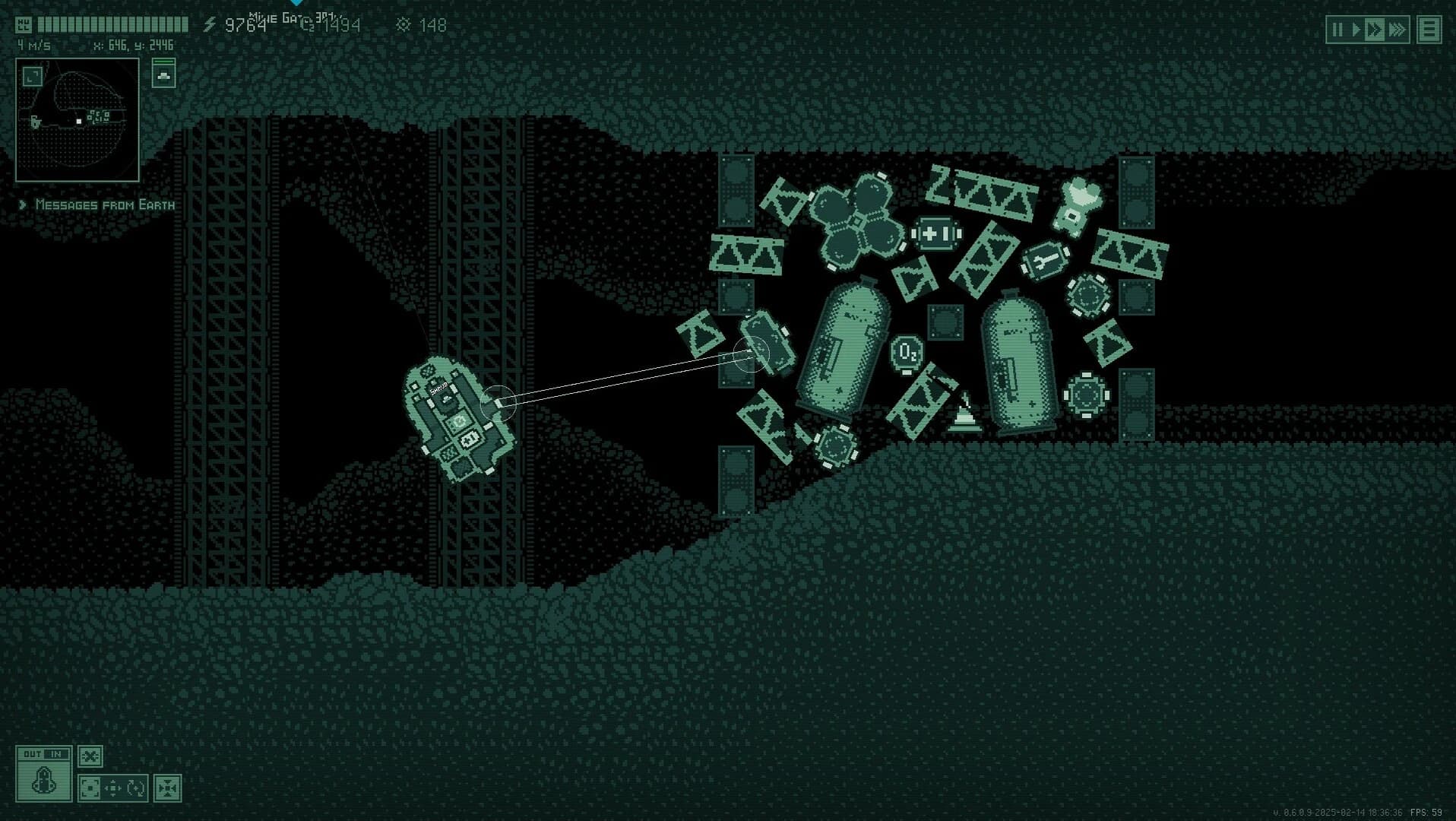Dismiss with the X button bottom left

tap(90, 756)
